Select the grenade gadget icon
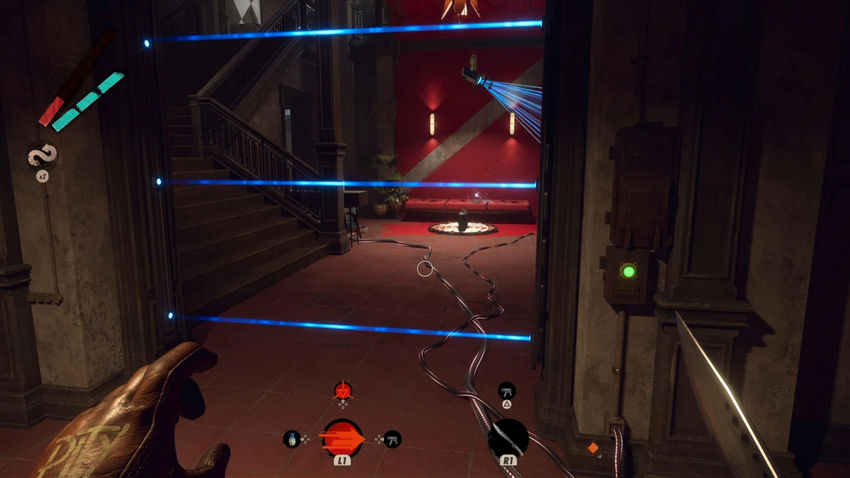 point(293,438)
